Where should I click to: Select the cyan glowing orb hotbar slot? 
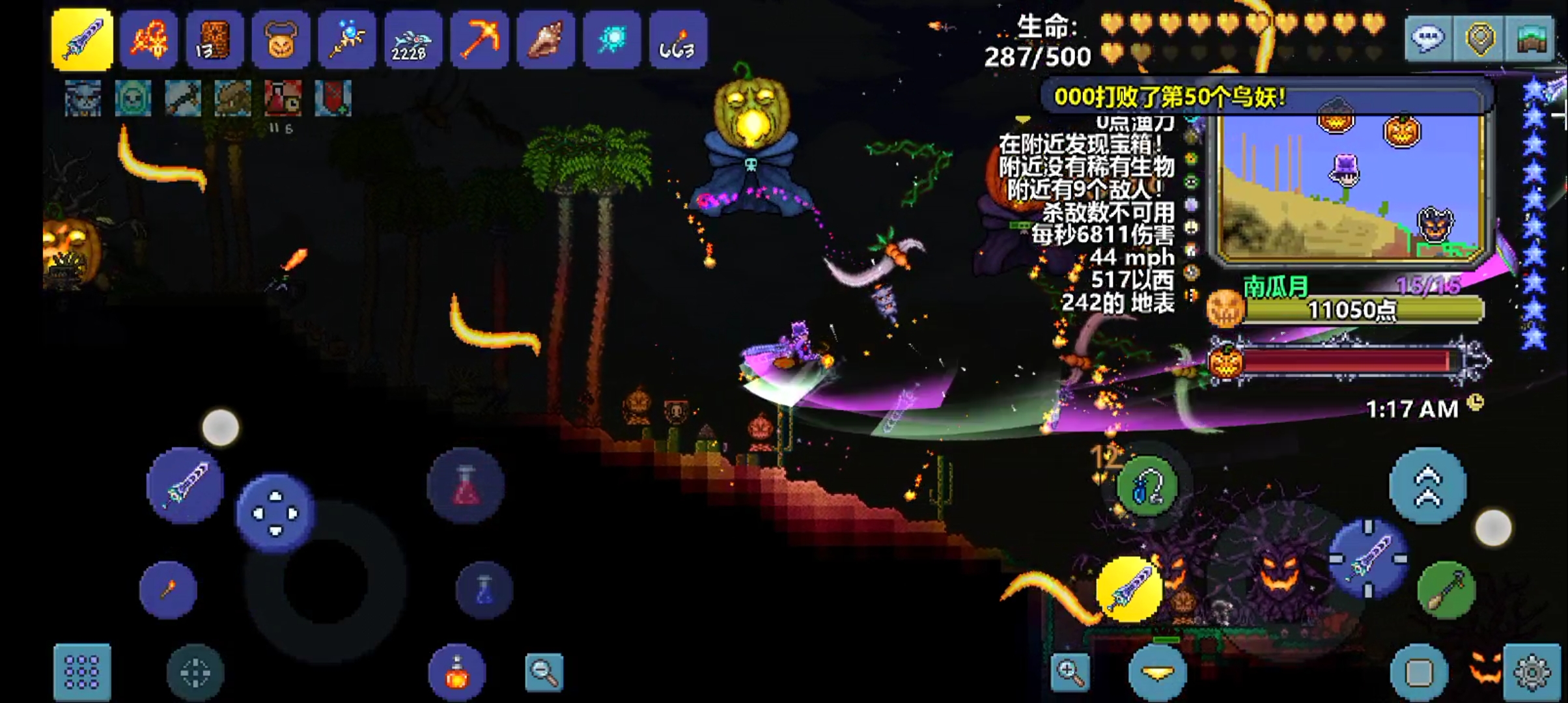coord(612,40)
